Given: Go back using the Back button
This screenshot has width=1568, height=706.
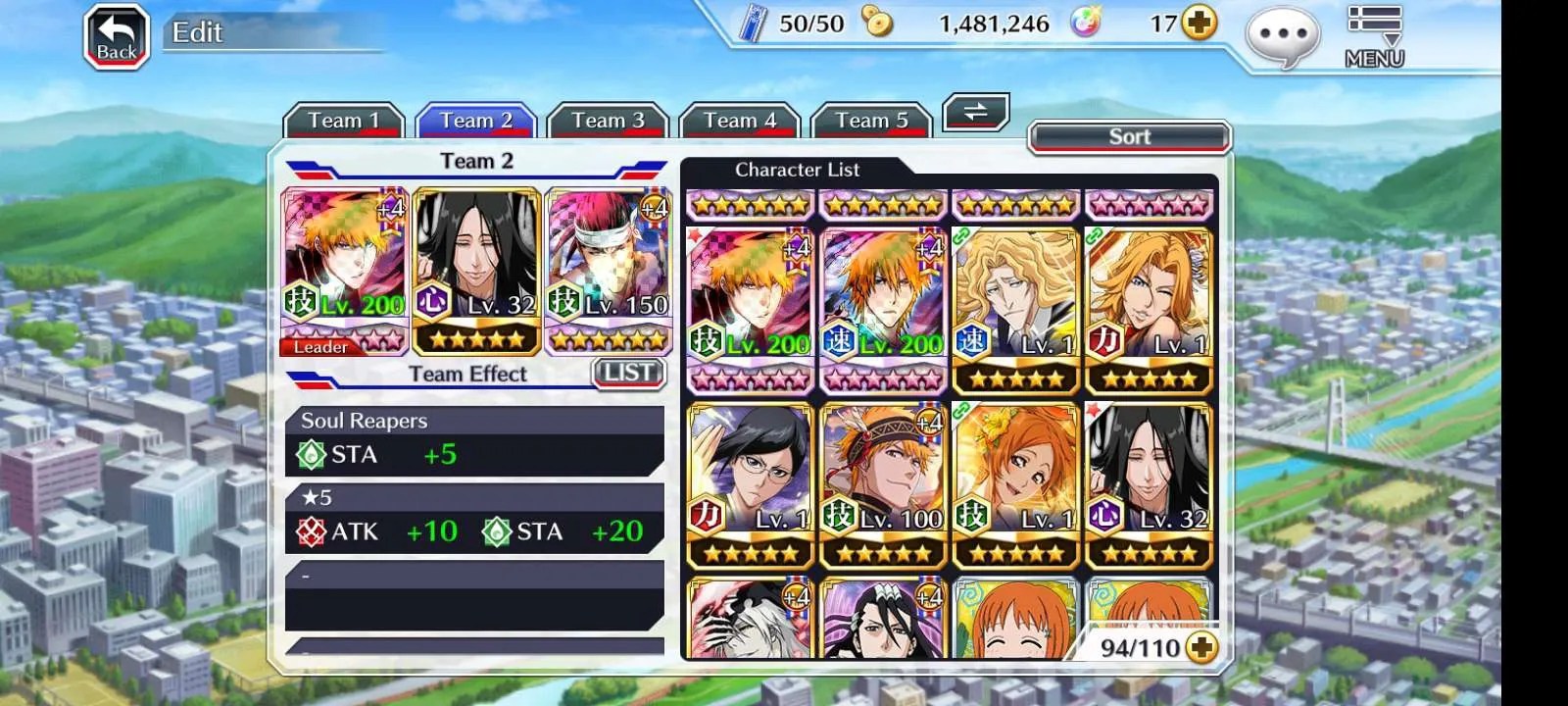Looking at the screenshot, I should 117,37.
